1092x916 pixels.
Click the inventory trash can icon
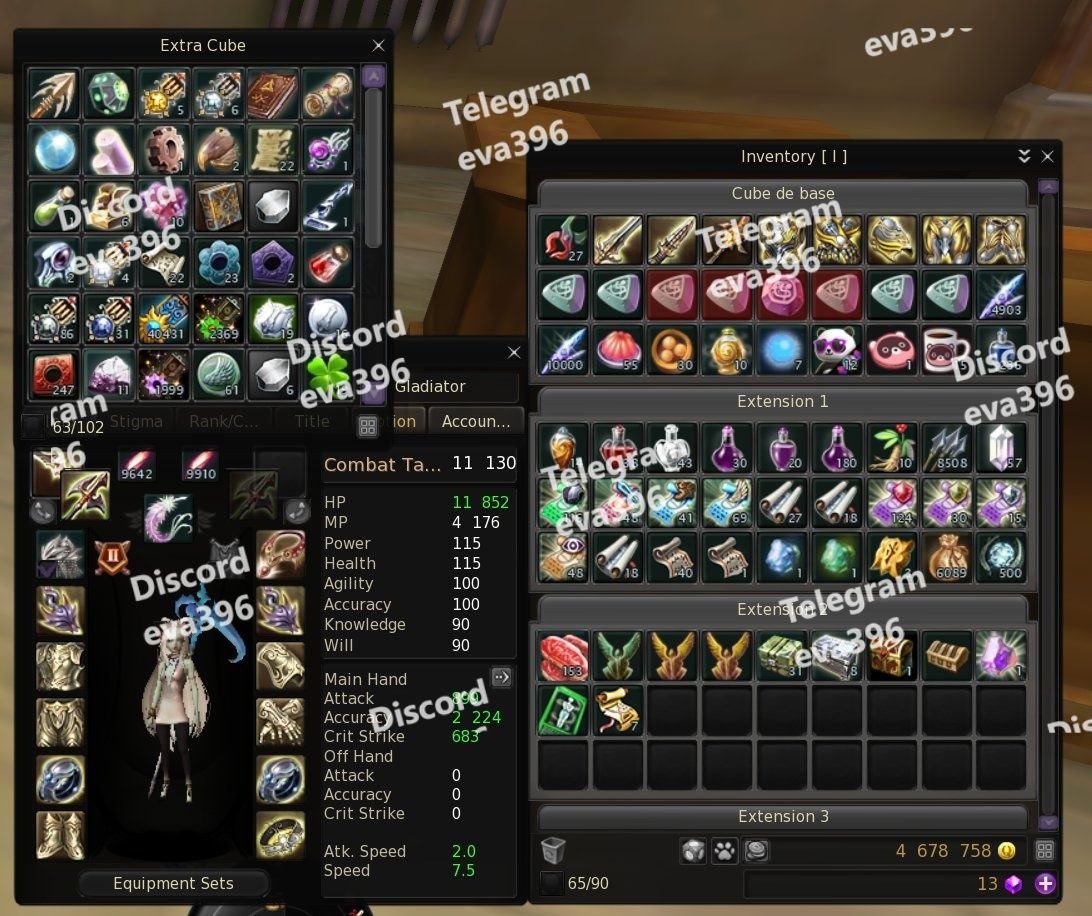click(x=553, y=851)
